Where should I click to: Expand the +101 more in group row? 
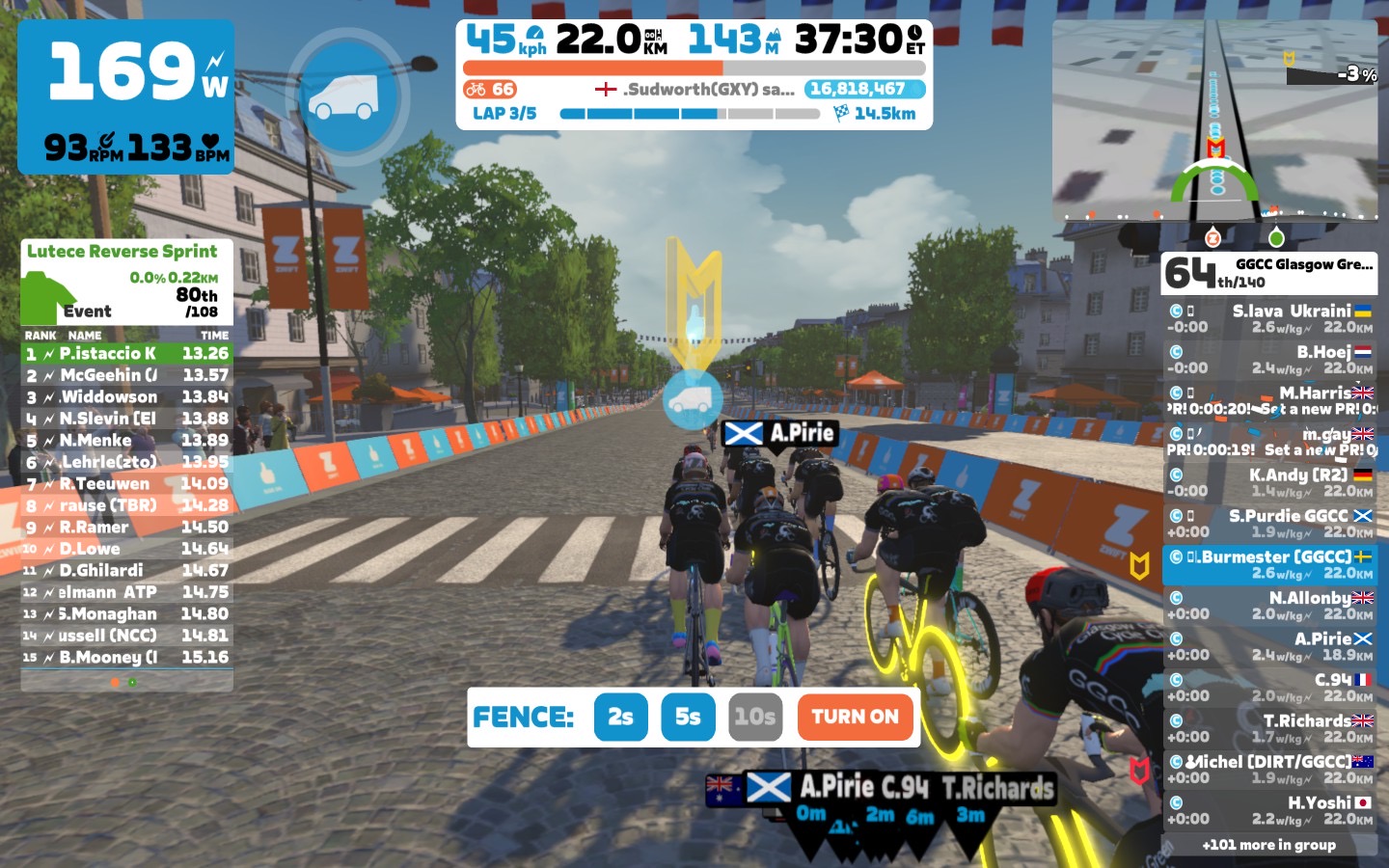coord(1269,845)
